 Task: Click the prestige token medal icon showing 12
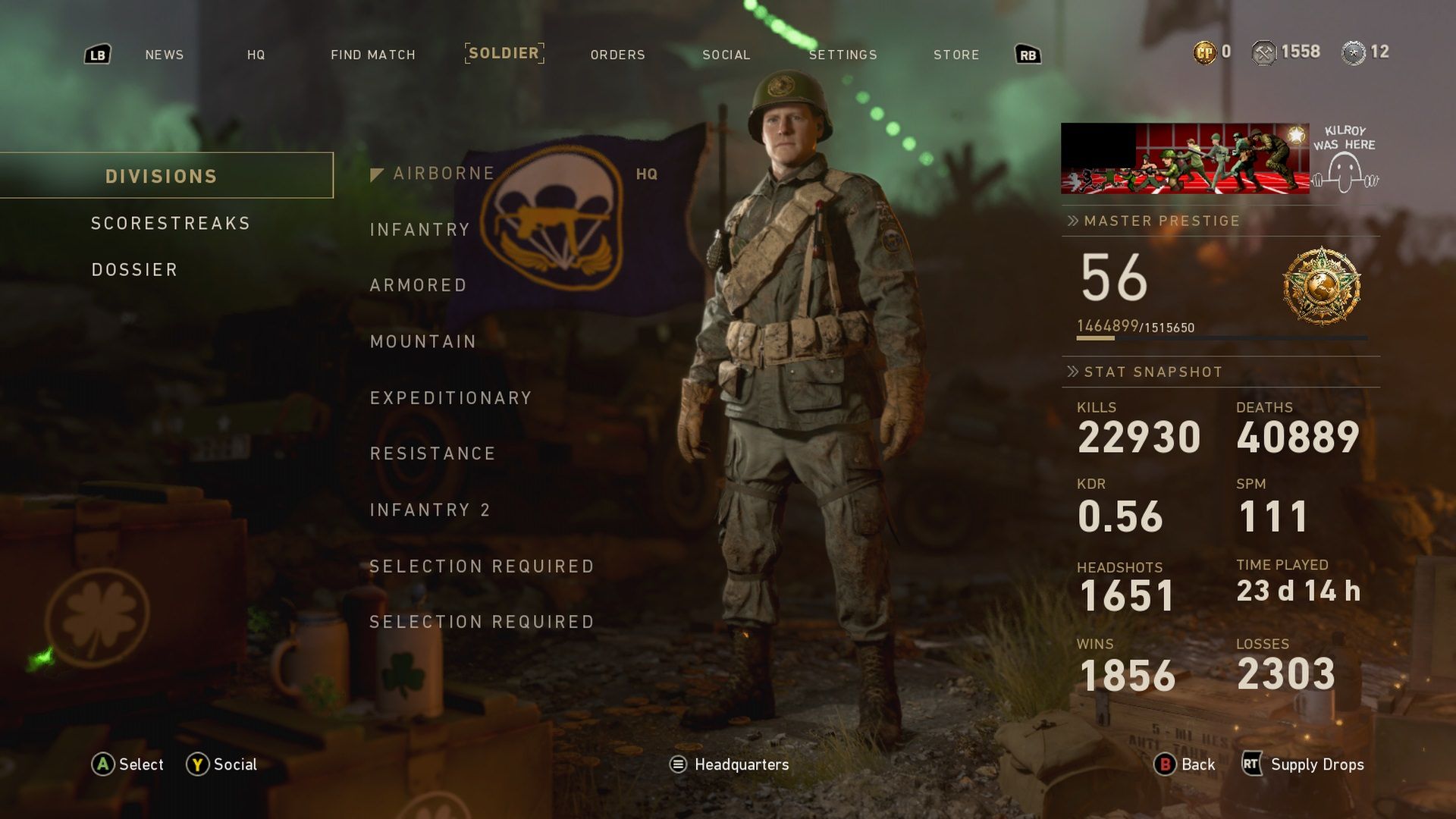(x=1354, y=52)
